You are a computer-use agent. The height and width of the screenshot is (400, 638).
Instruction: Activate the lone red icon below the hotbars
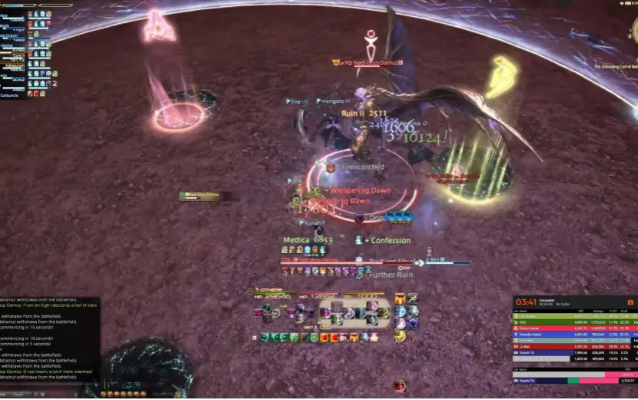click(400, 385)
